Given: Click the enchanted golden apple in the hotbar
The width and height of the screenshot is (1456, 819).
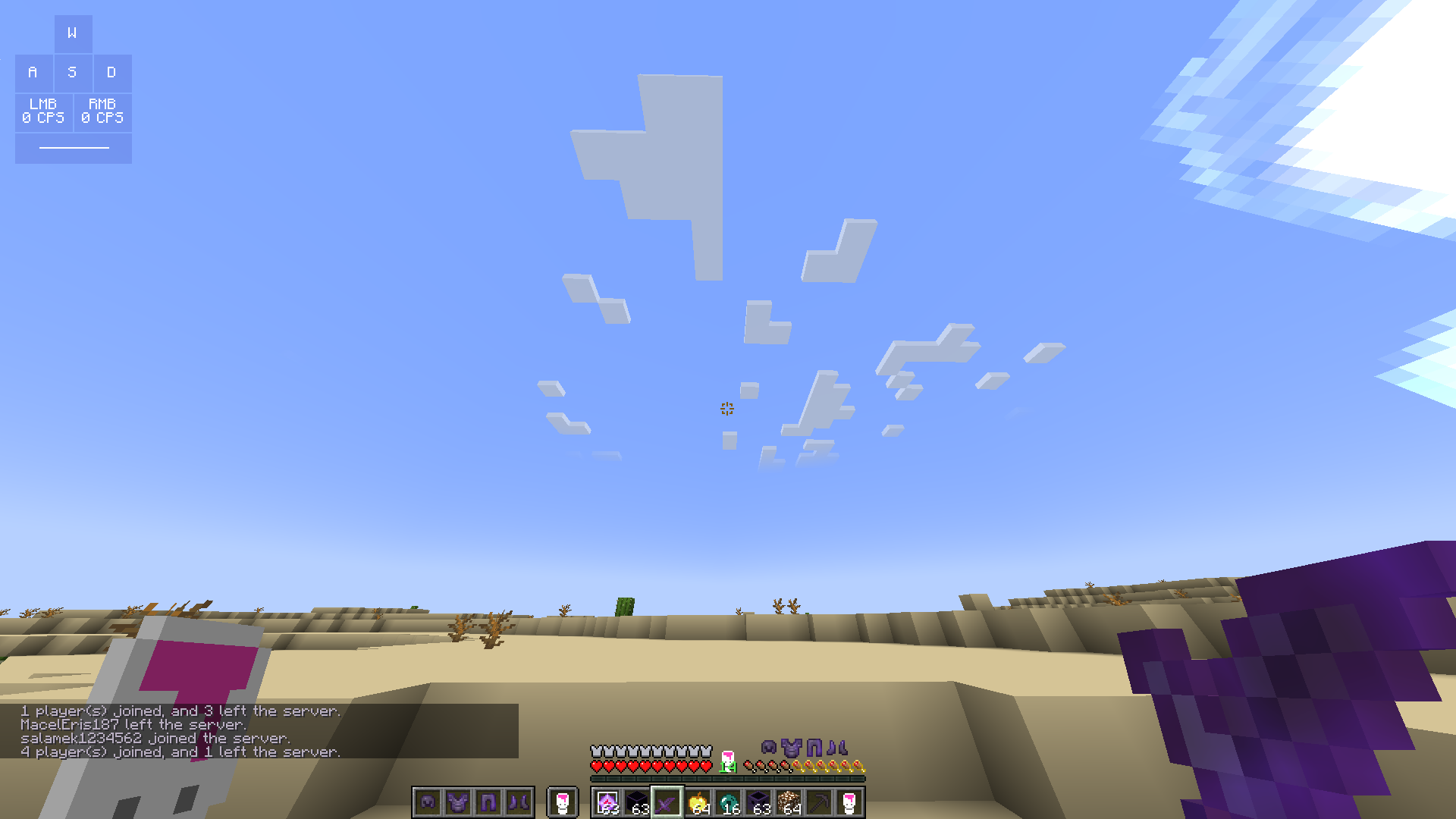Looking at the screenshot, I should (x=698, y=802).
